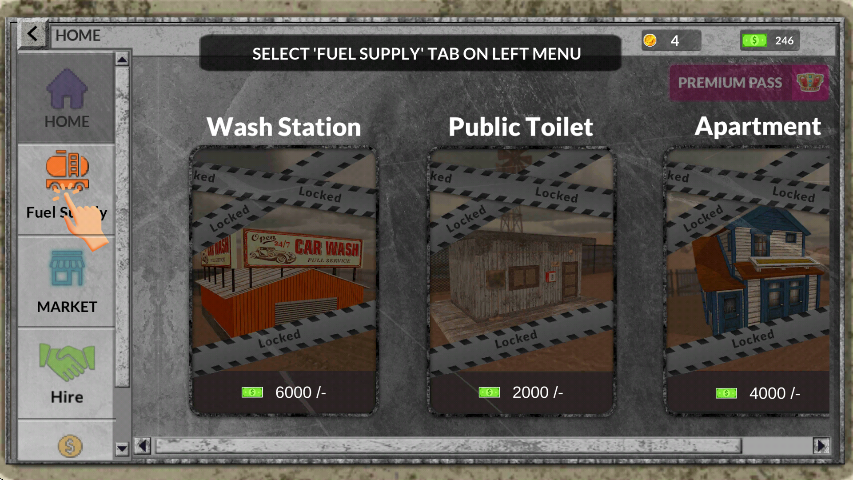Image resolution: width=853 pixels, height=480 pixels.
Task: Click the left menu's down scroll arrow
Action: click(x=123, y=448)
